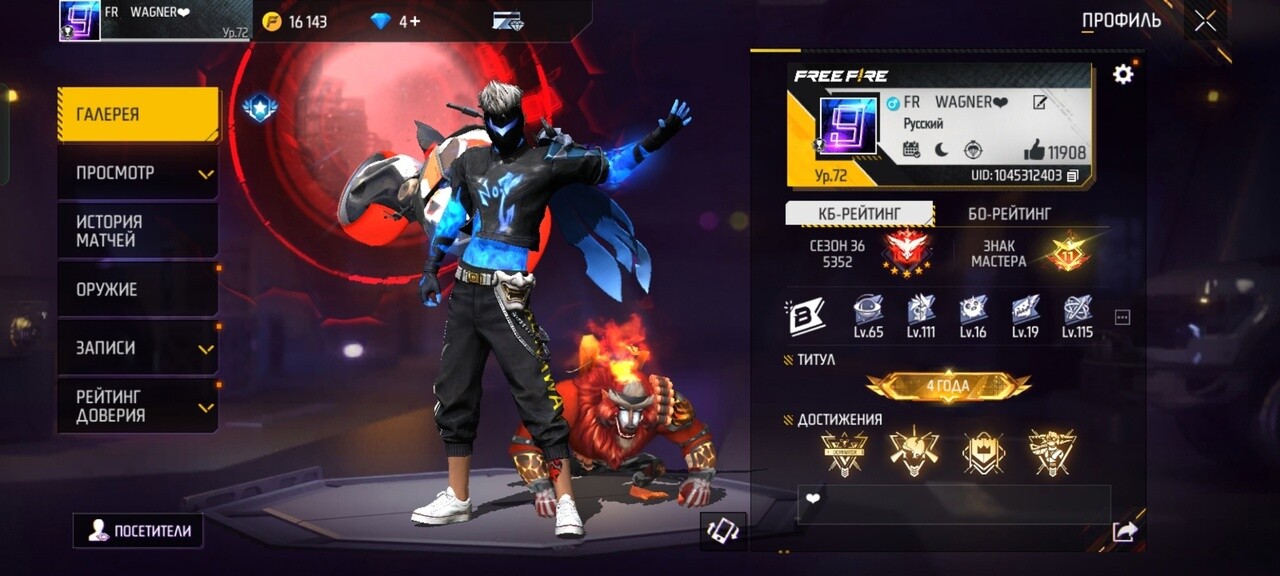Copy the player UID
Viewport: 1280px width, 576px height.
click(1073, 176)
